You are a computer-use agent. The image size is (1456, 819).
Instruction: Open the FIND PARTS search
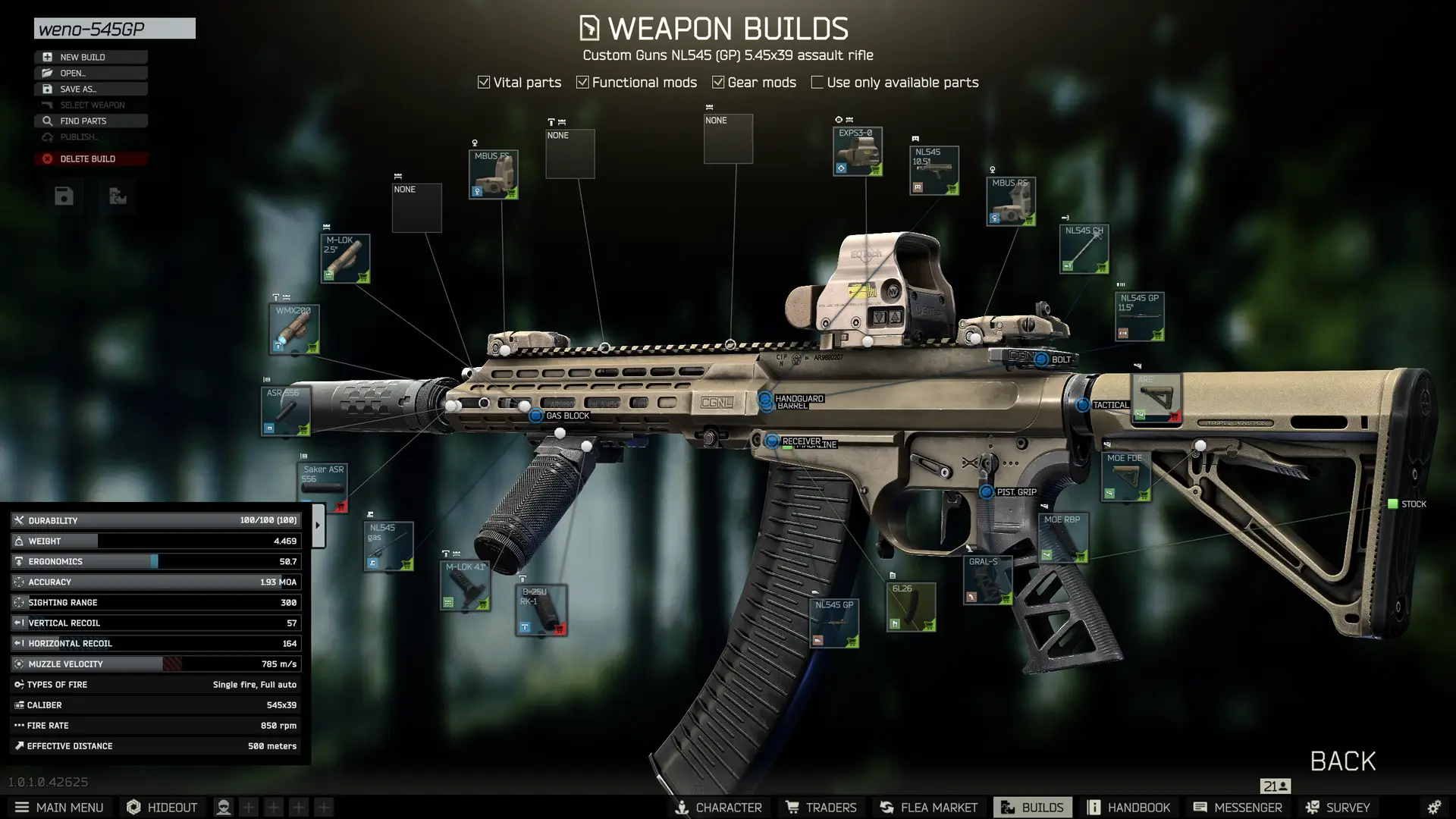click(x=90, y=121)
